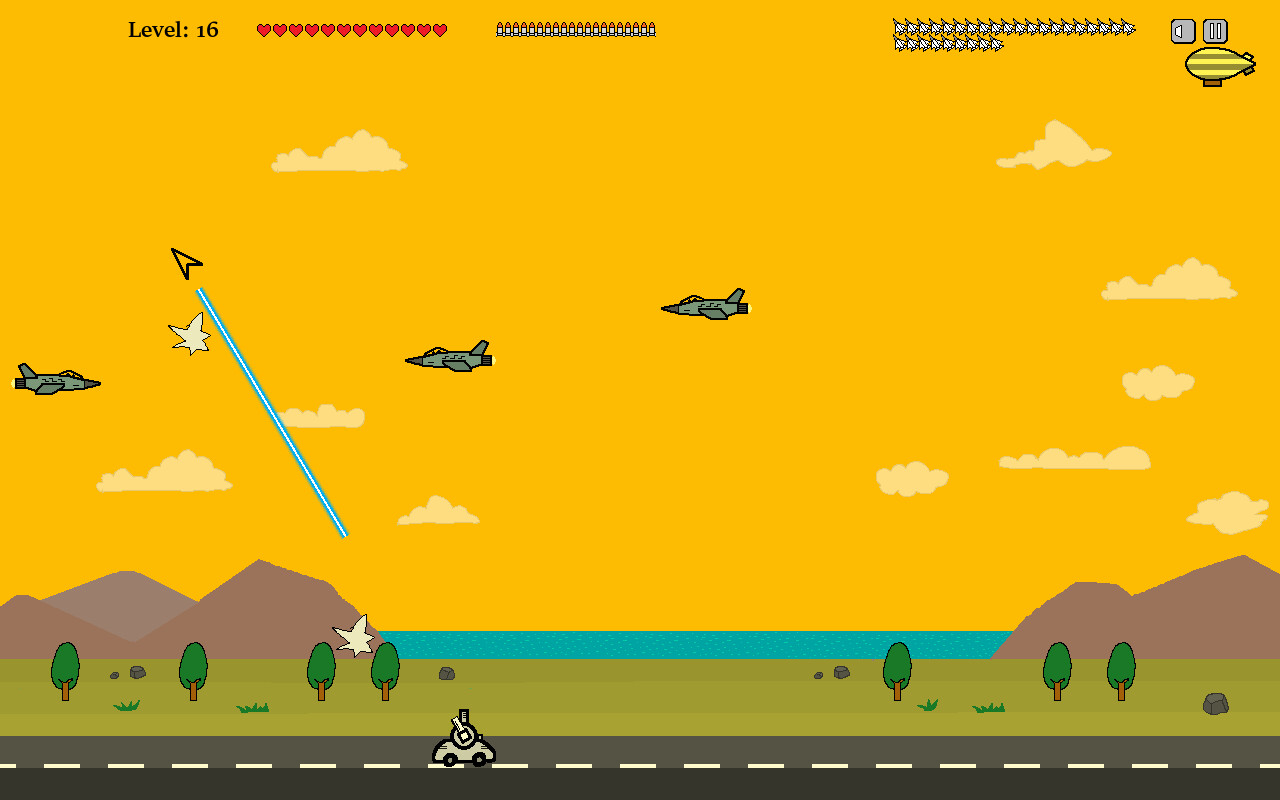Click the star burst near the mountain base
Image resolution: width=1280 pixels, height=800 pixels.
click(x=355, y=636)
